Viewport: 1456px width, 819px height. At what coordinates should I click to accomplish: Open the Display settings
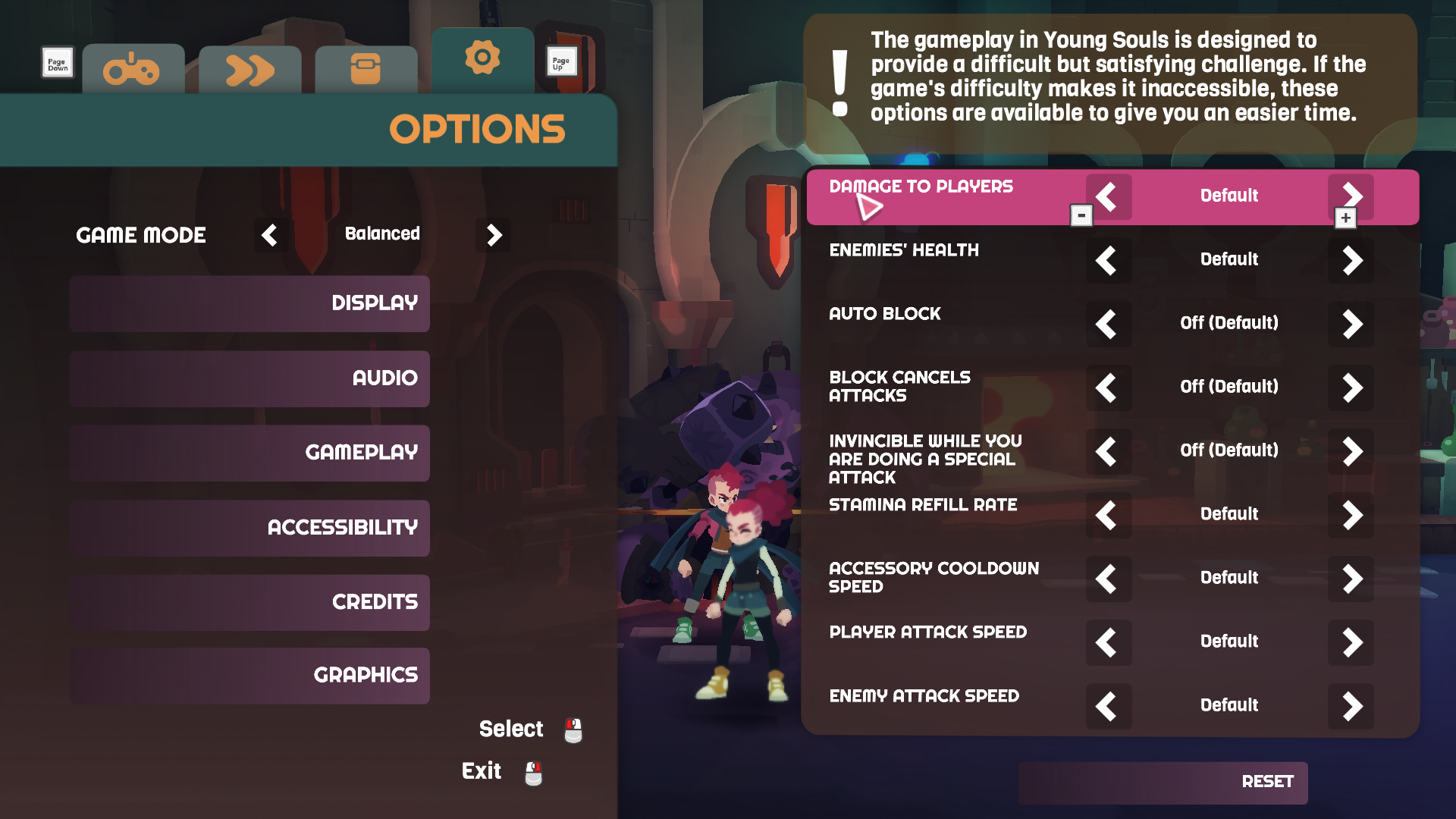pos(249,303)
